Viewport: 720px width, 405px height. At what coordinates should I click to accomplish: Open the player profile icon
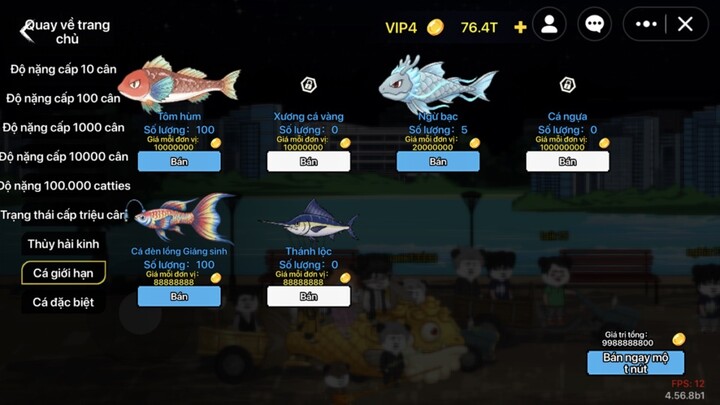click(549, 25)
